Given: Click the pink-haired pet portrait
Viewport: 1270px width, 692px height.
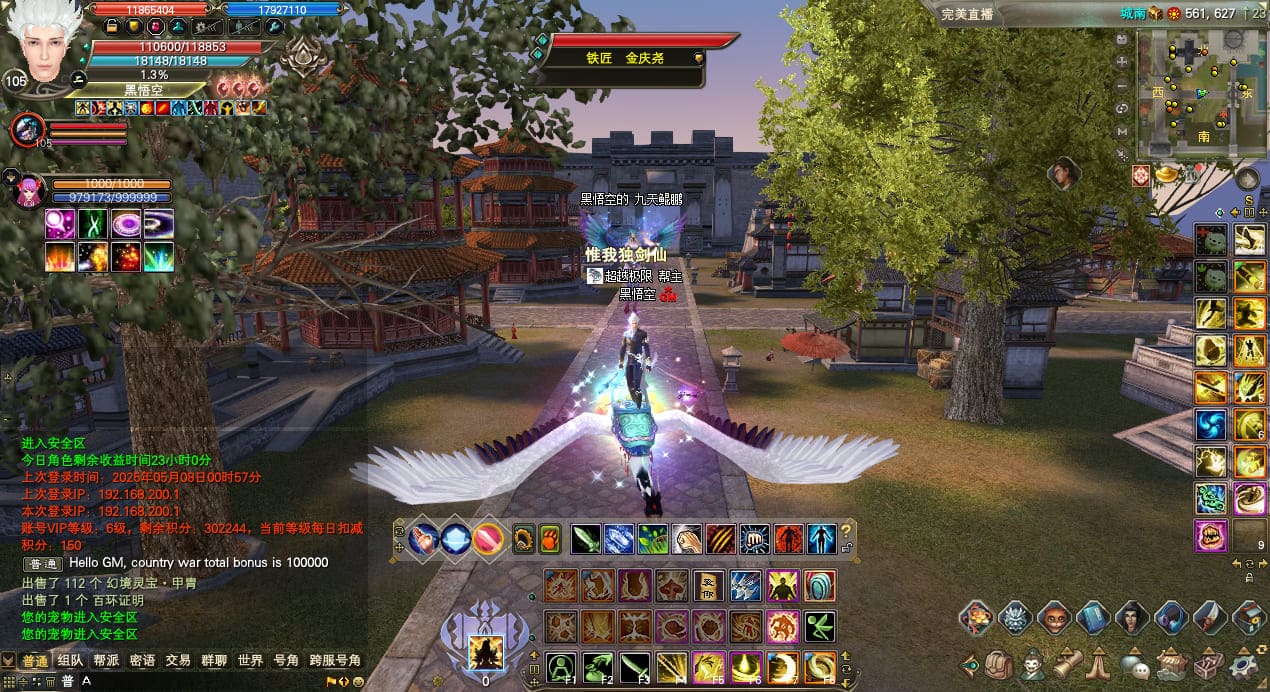Looking at the screenshot, I should point(29,189).
